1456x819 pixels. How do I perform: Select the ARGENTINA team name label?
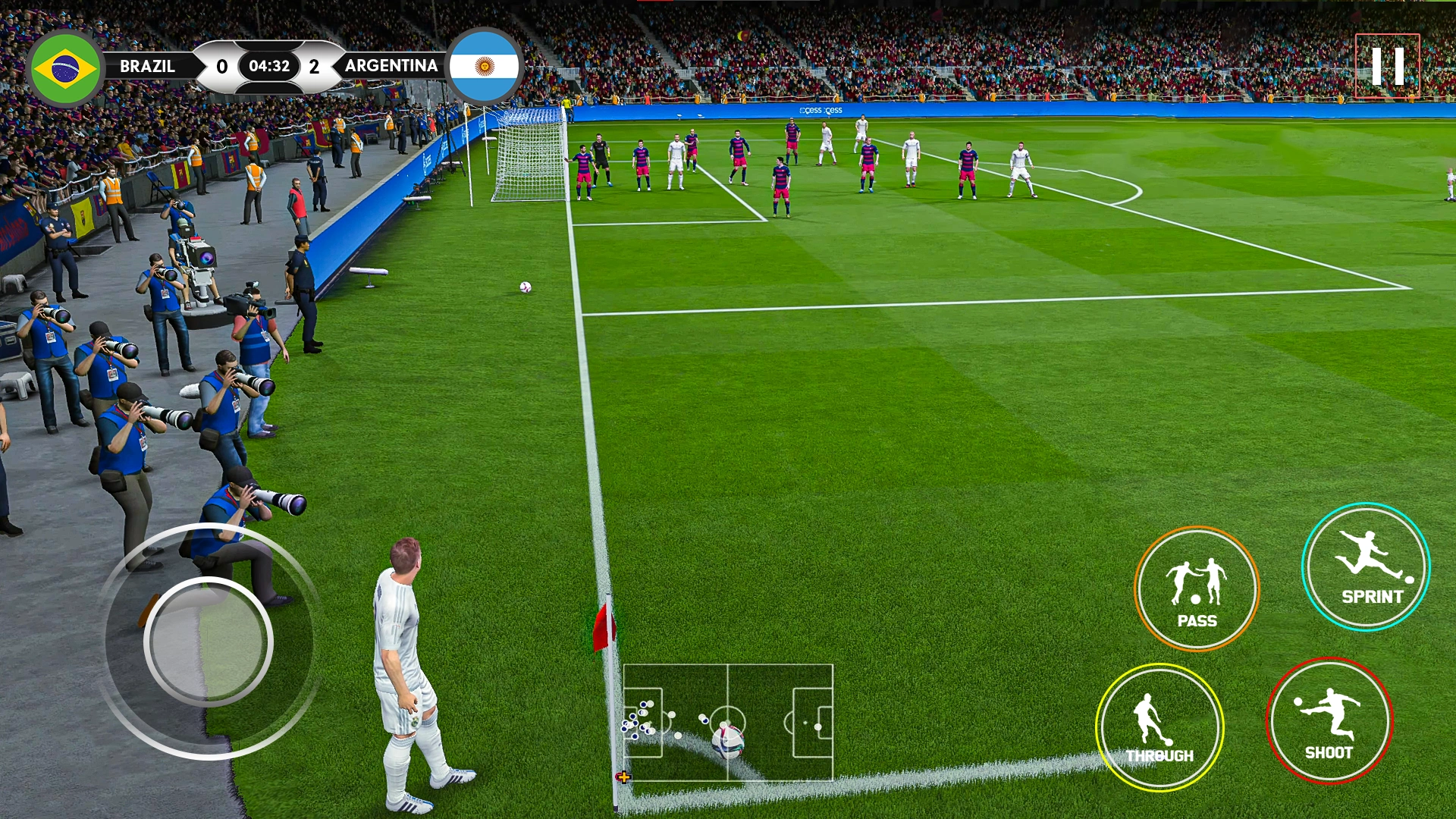[391, 67]
